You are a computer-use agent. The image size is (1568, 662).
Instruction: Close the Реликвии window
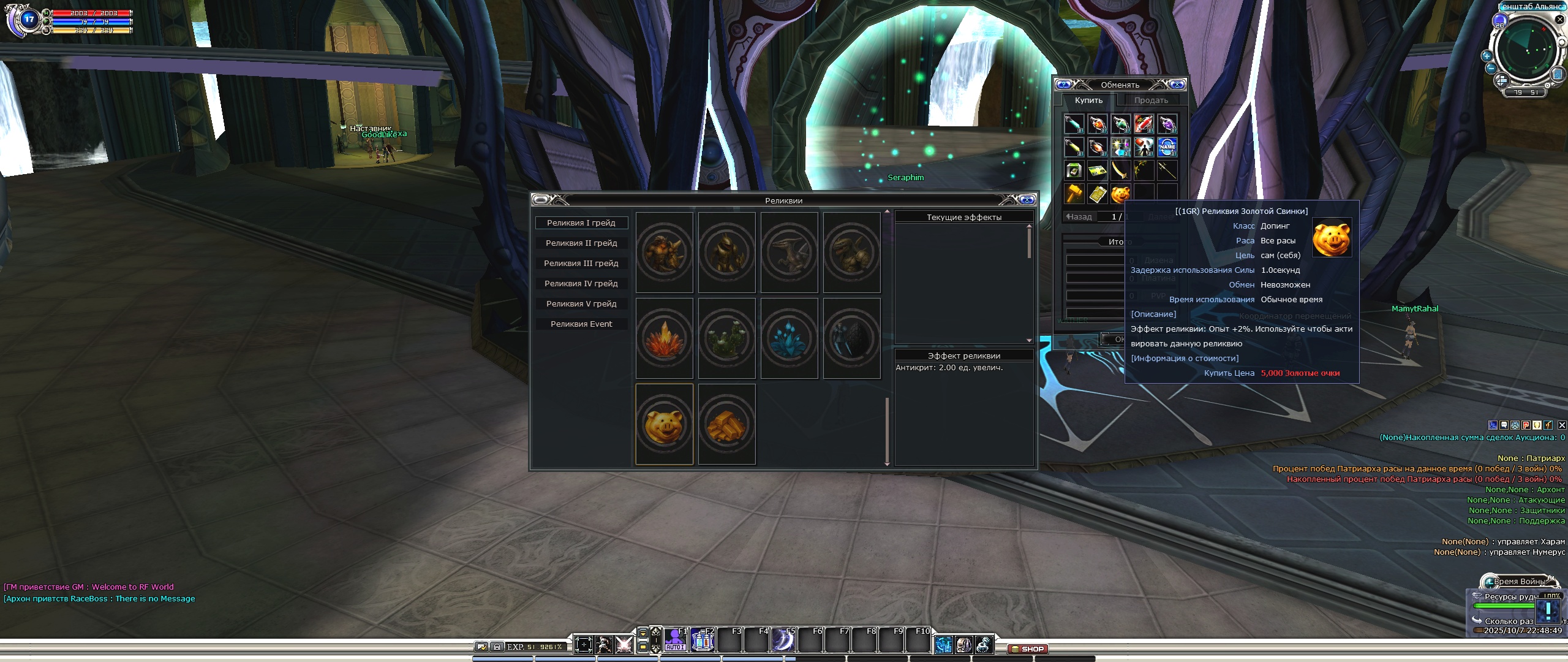pyautogui.click(x=1027, y=200)
